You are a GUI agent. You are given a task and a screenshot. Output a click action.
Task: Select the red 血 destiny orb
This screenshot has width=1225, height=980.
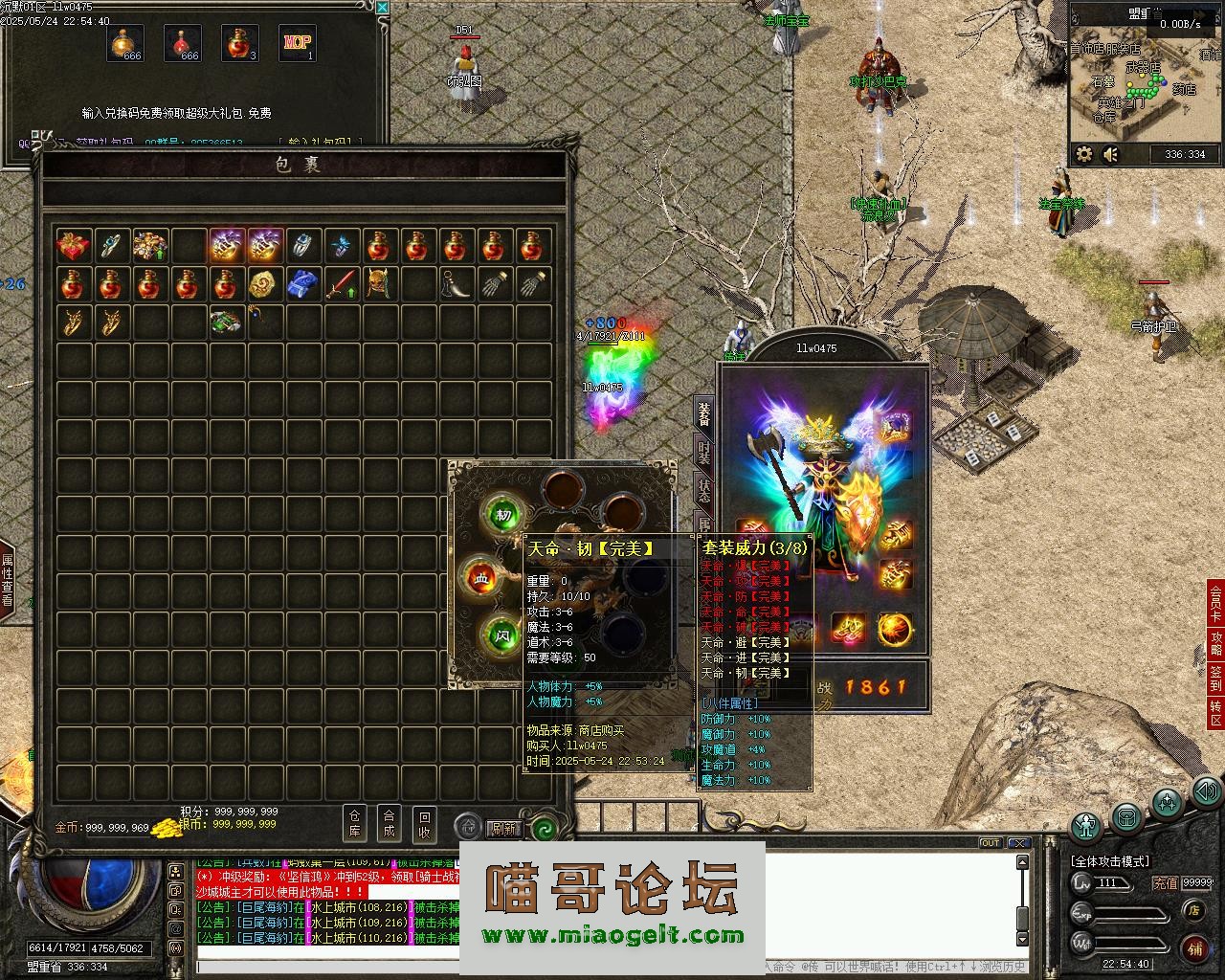pos(481,579)
